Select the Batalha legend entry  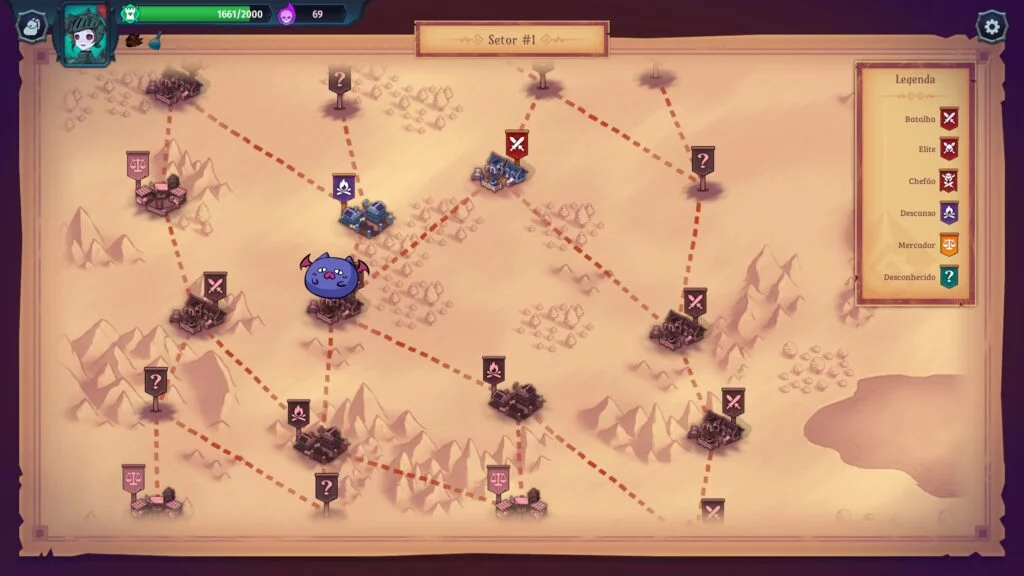tap(949, 119)
